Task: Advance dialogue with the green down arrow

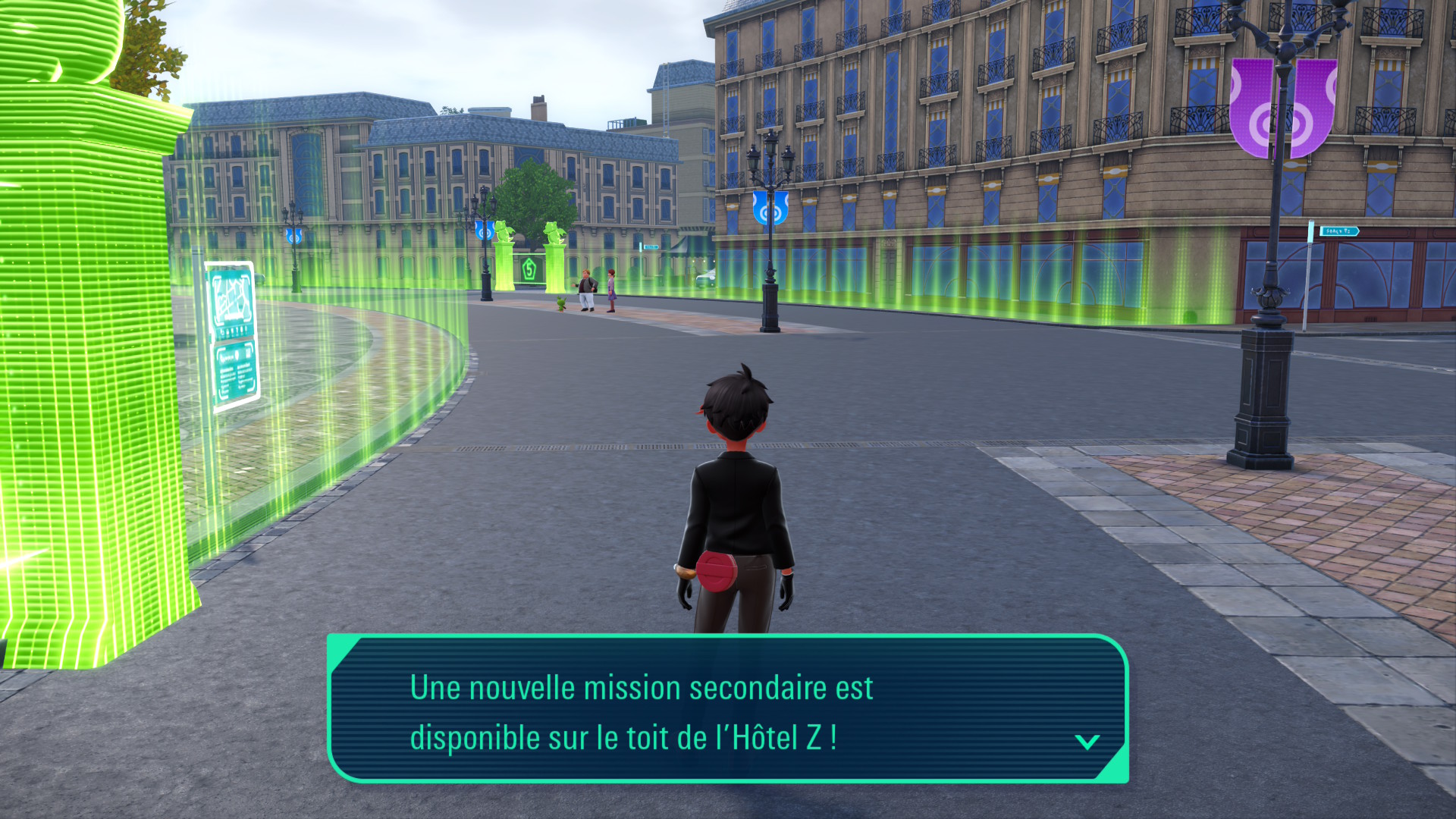Action: point(1087,742)
